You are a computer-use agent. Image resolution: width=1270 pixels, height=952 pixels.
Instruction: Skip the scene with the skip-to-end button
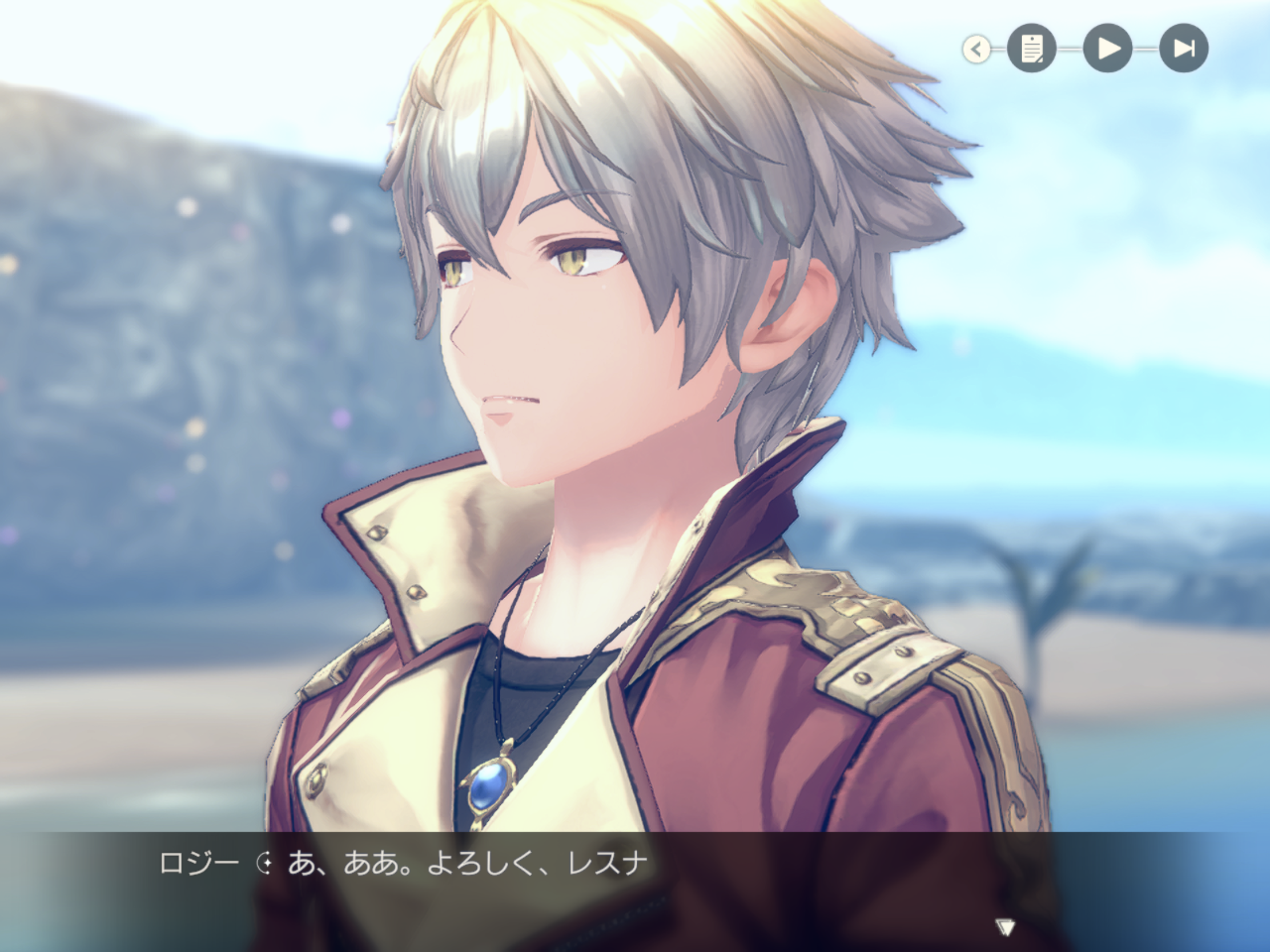pos(1184,48)
